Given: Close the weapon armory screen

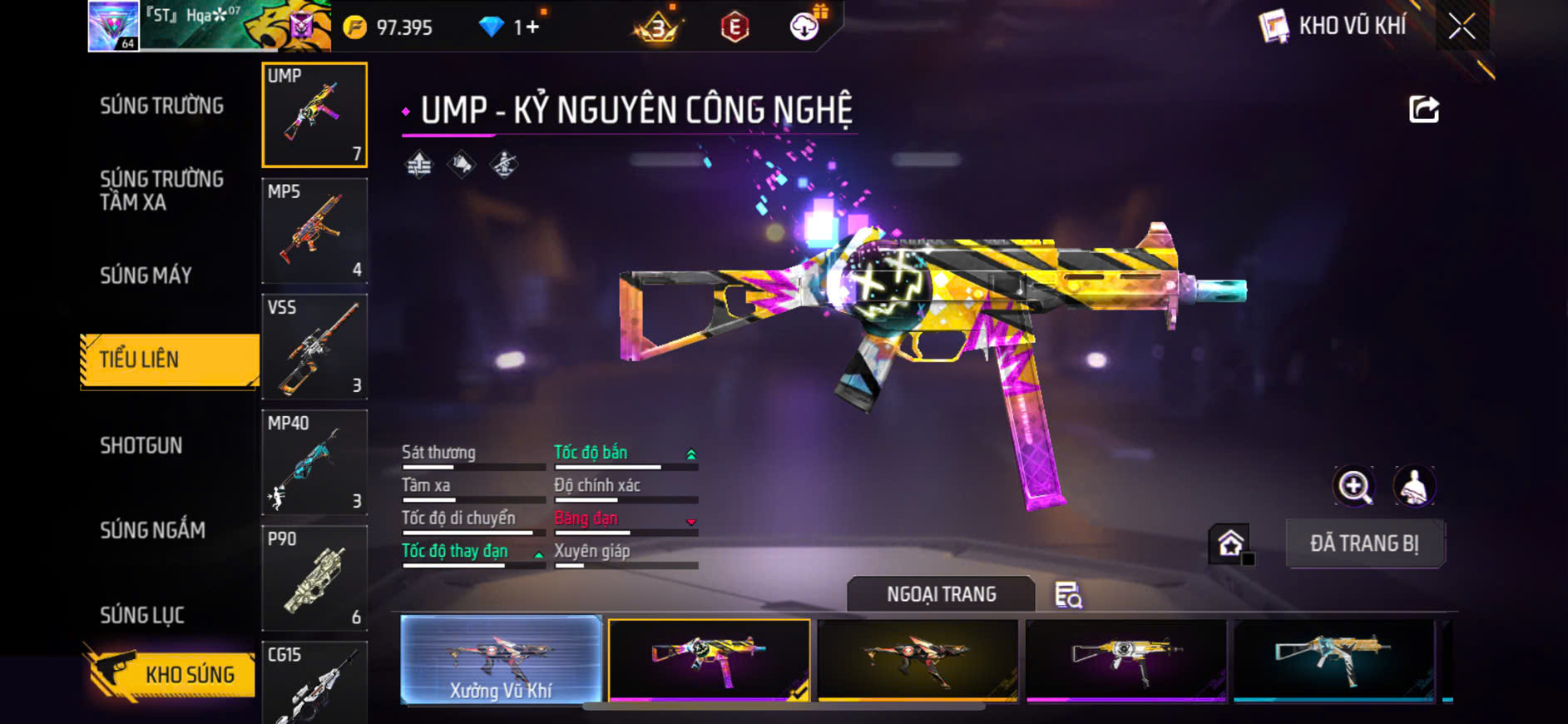Looking at the screenshot, I should (x=1462, y=27).
